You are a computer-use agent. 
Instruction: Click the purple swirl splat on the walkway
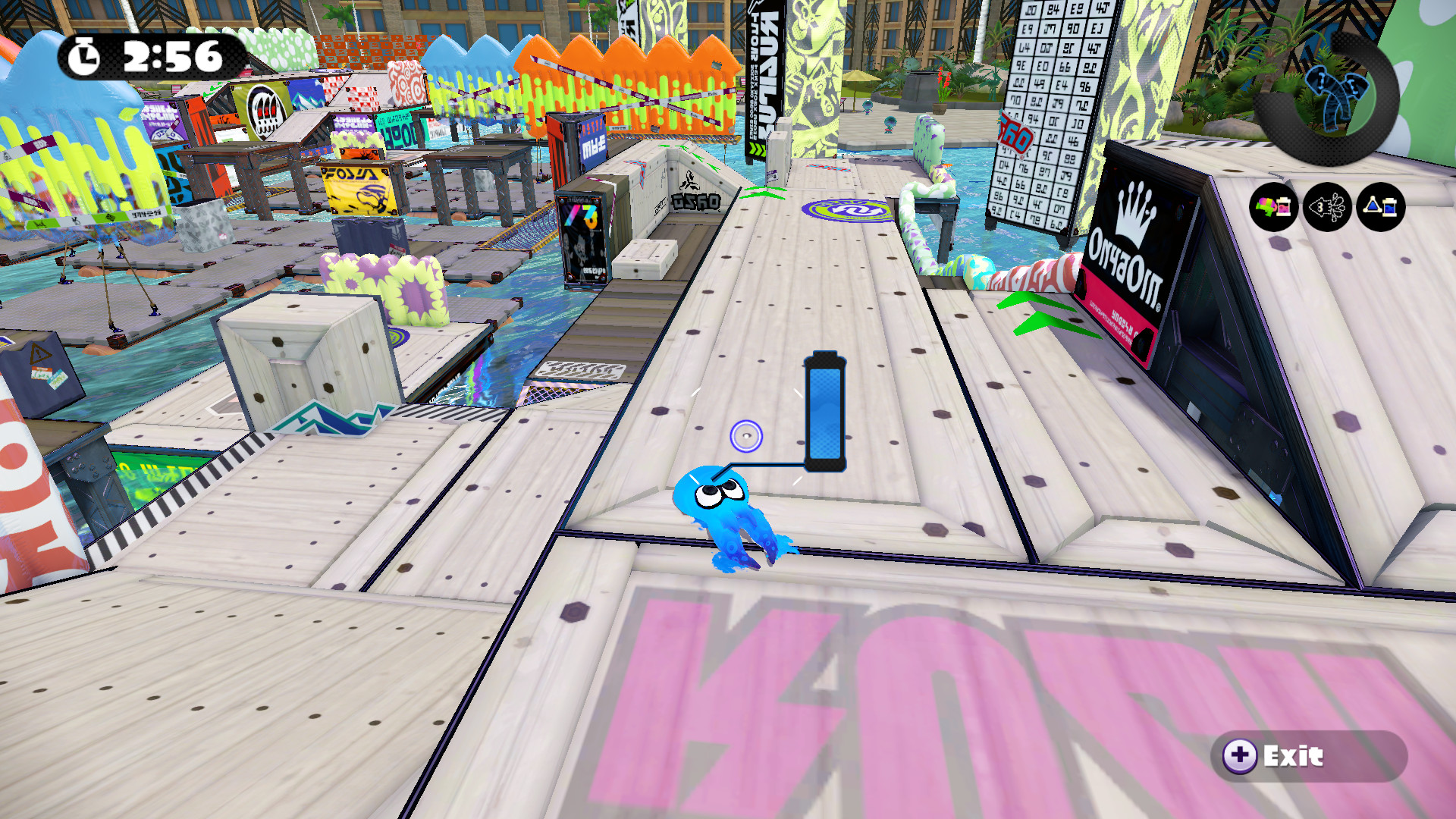844,210
